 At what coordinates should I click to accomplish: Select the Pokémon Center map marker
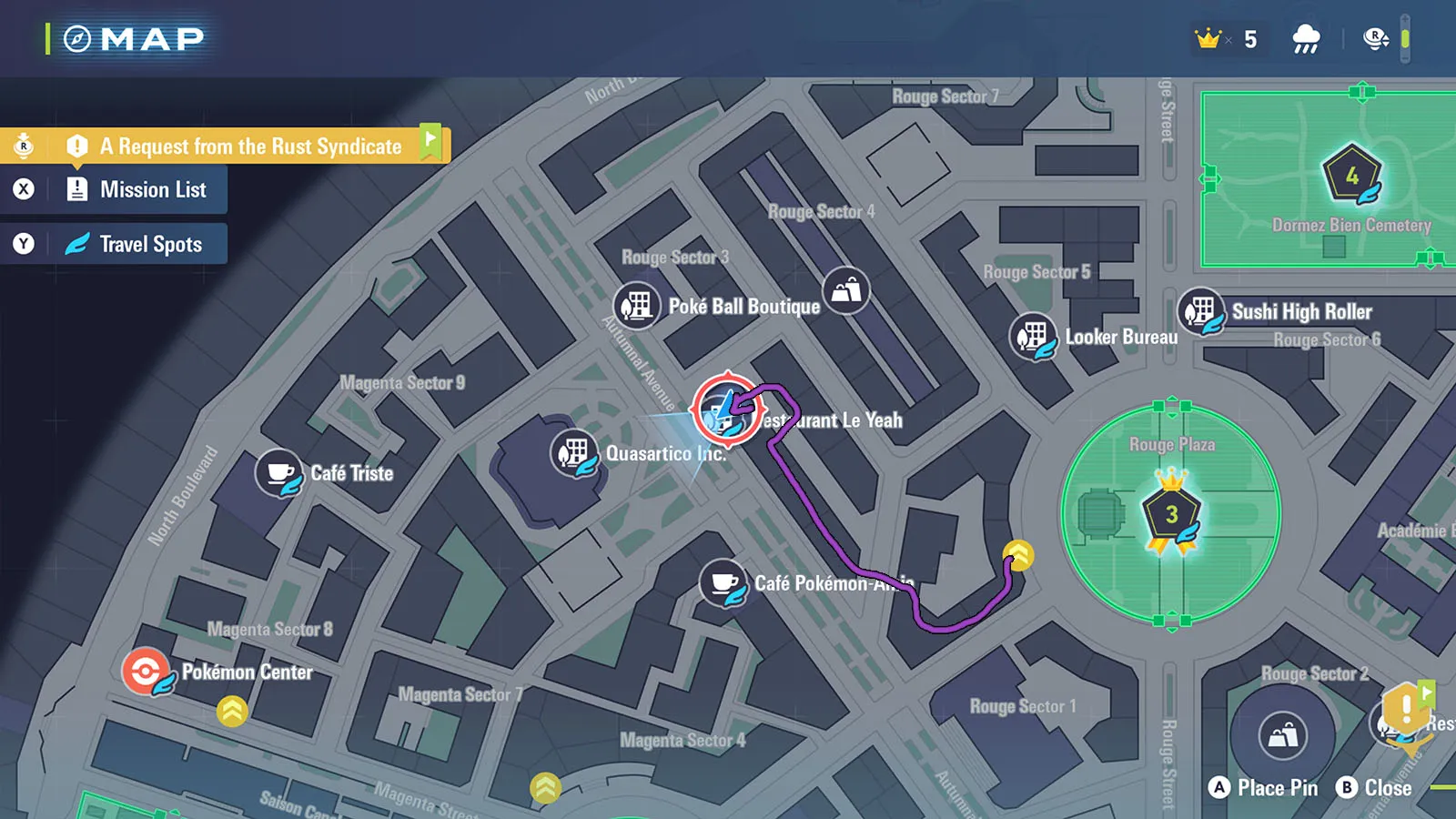coord(146,672)
